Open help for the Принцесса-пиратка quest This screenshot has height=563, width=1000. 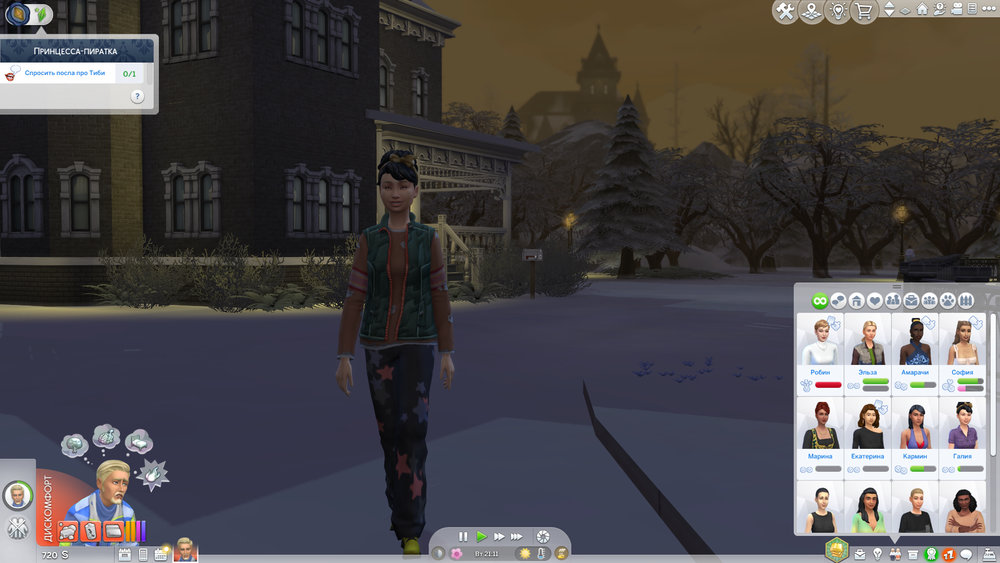pyautogui.click(x=137, y=97)
